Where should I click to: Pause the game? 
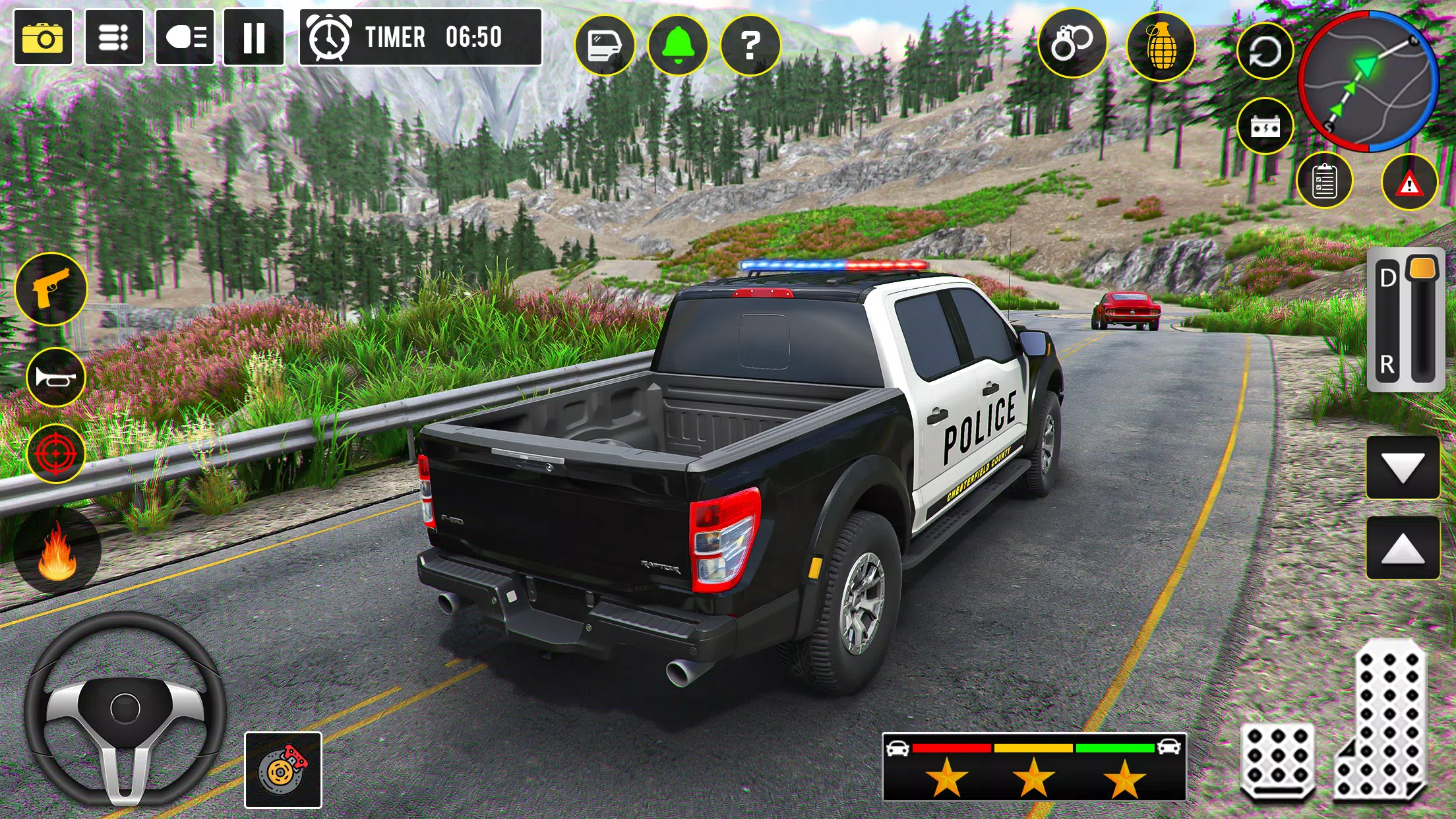coord(254,38)
